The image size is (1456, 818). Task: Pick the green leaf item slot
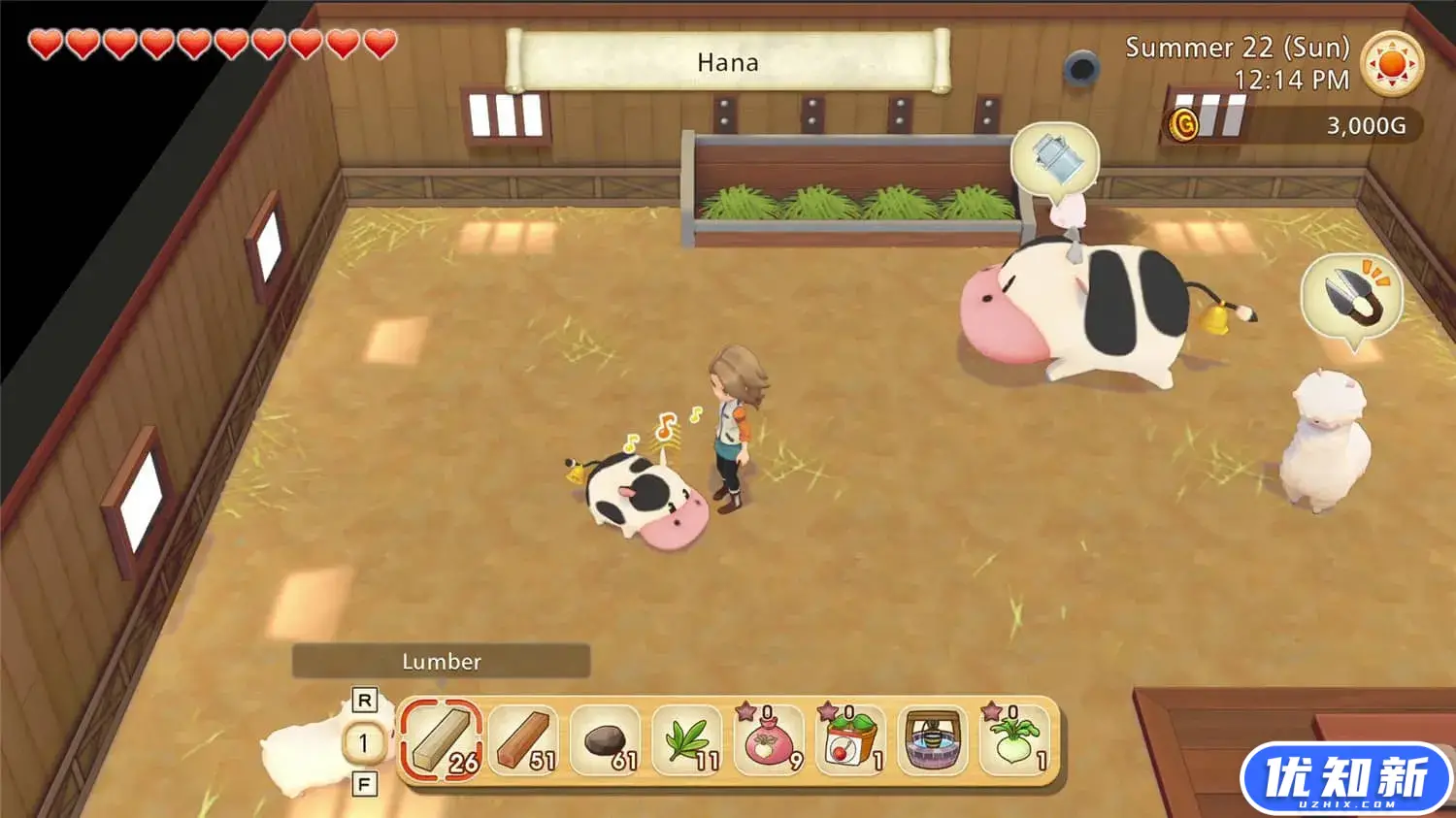tap(687, 741)
